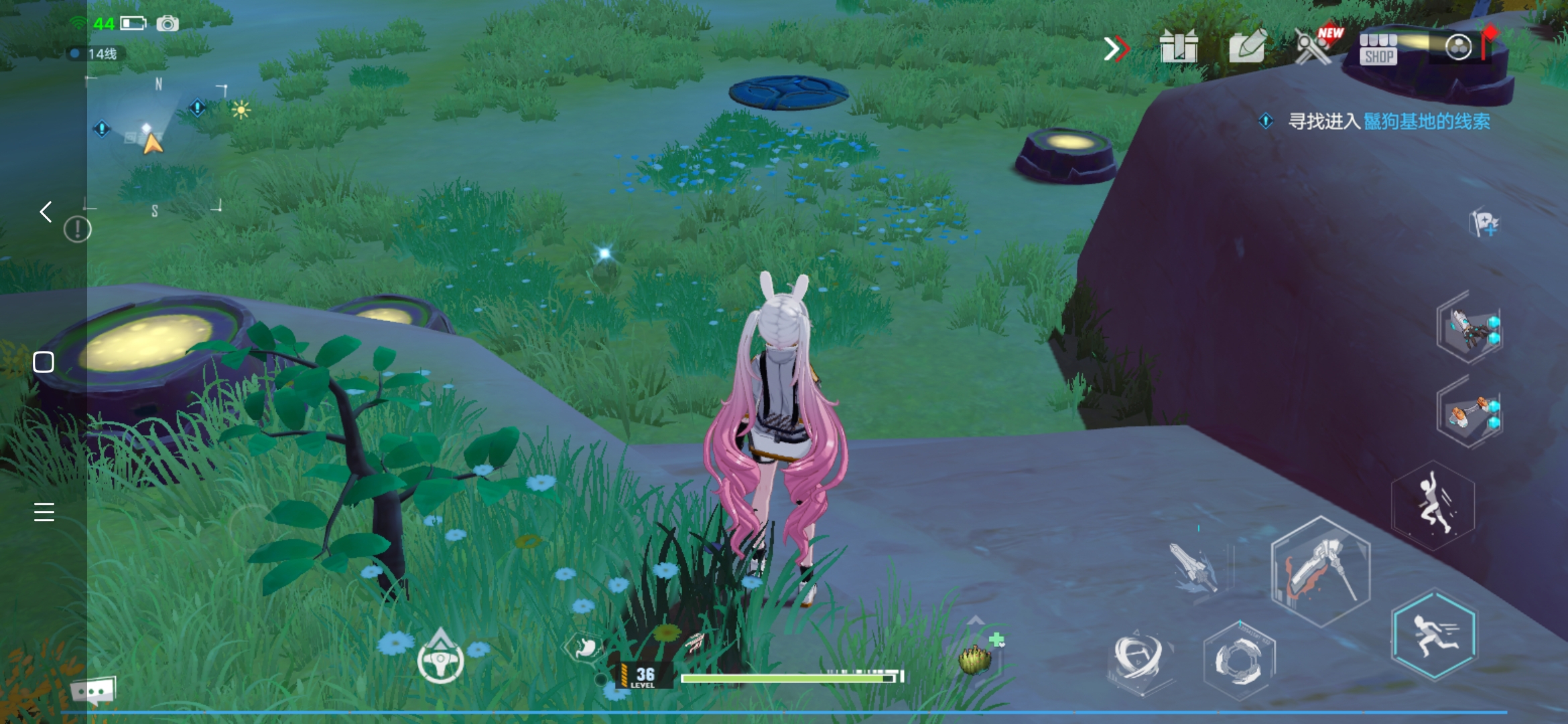
Task: Open the chat speech bubble
Action: click(92, 690)
